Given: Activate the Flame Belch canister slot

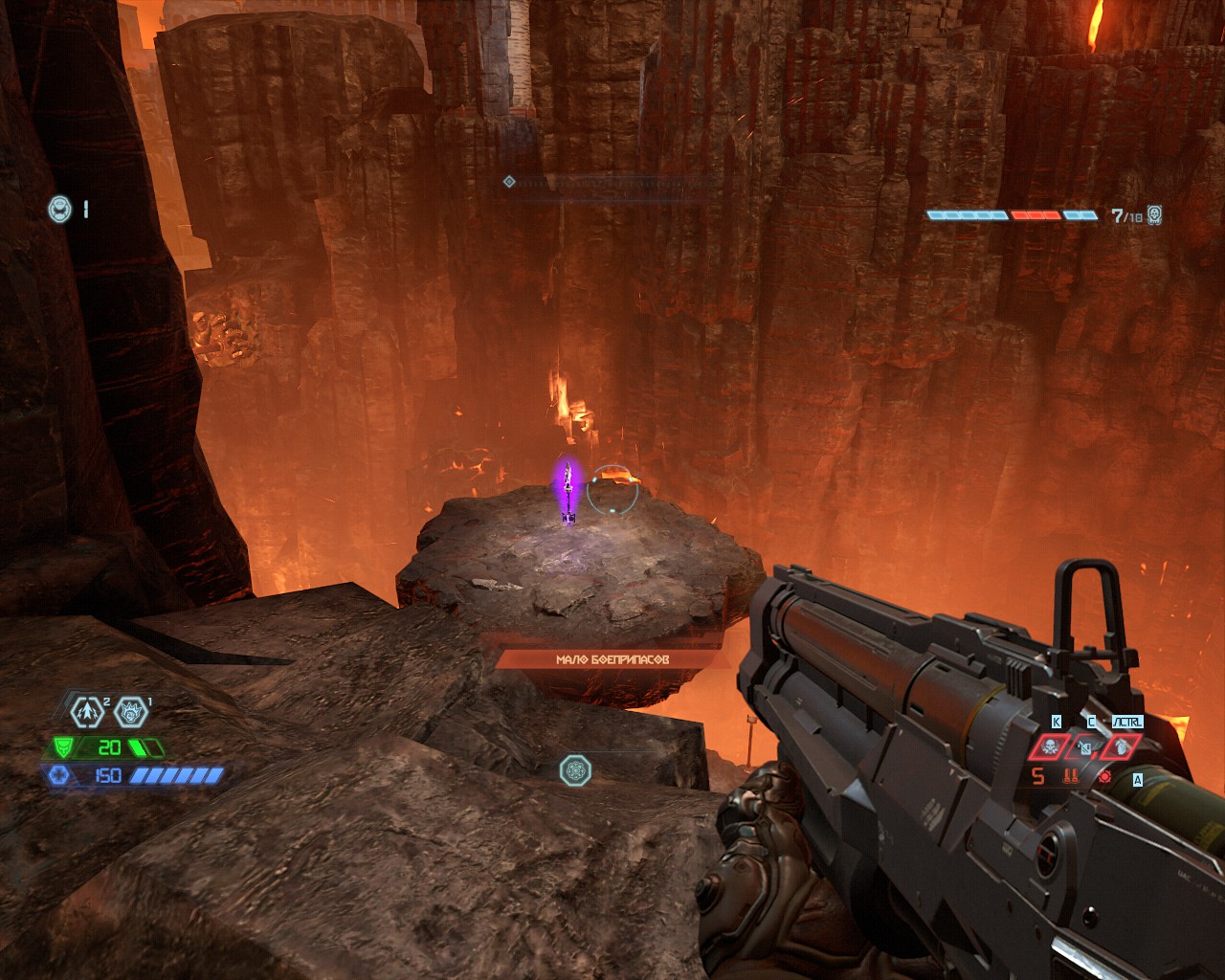Looking at the screenshot, I should point(1083,746).
